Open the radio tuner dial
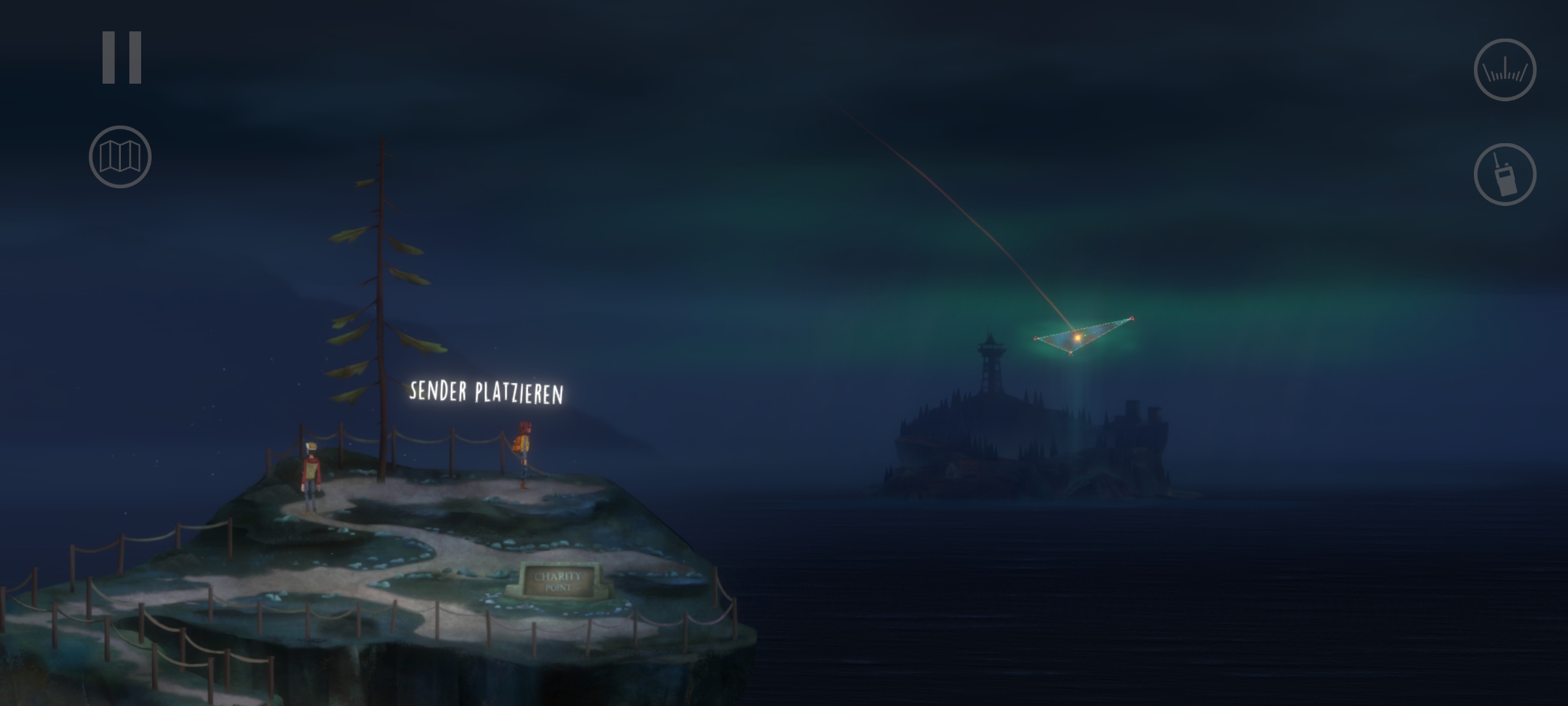The height and width of the screenshot is (706, 1568). (1505, 70)
